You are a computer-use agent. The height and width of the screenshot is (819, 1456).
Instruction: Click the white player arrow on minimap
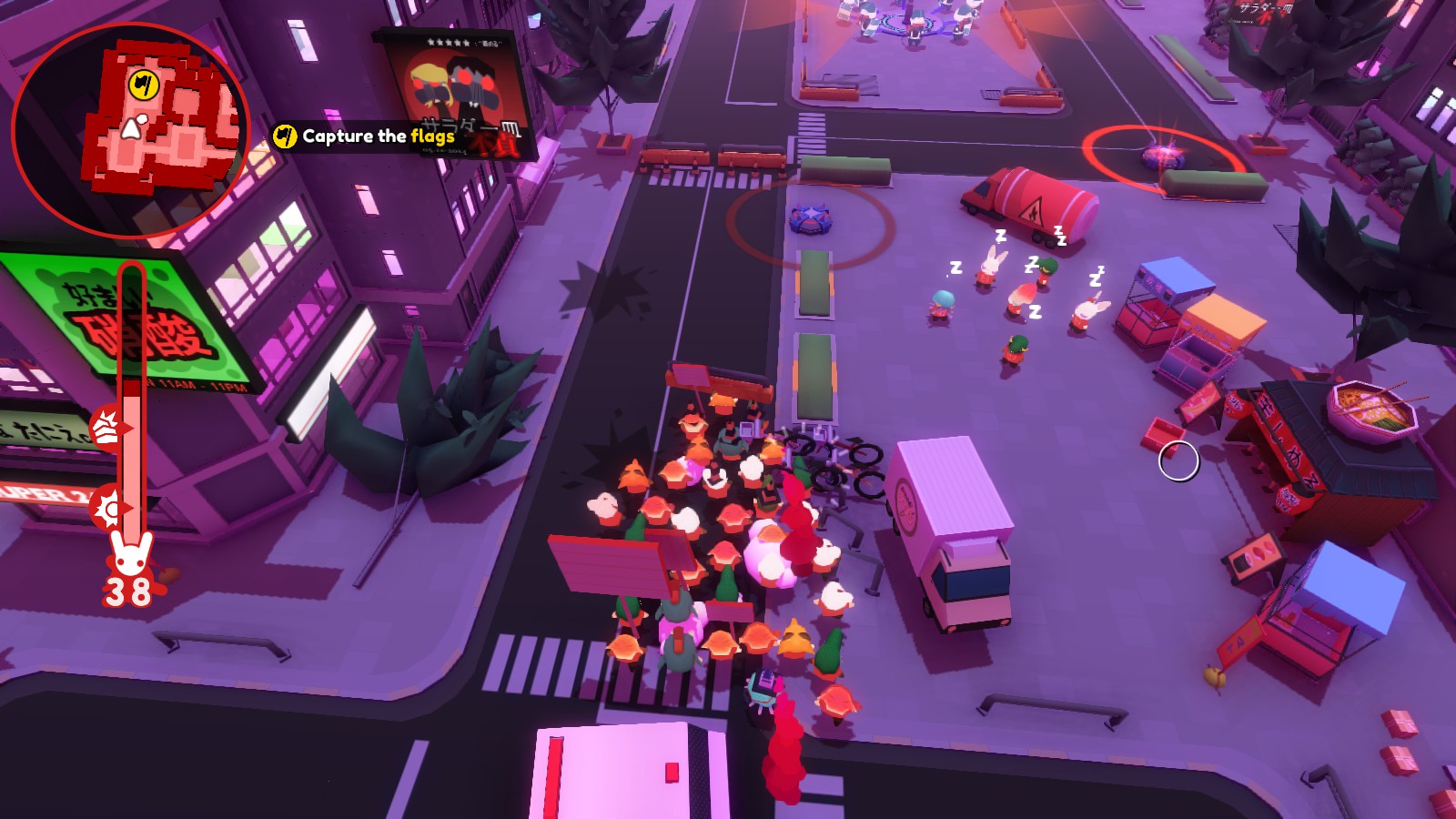[x=133, y=127]
